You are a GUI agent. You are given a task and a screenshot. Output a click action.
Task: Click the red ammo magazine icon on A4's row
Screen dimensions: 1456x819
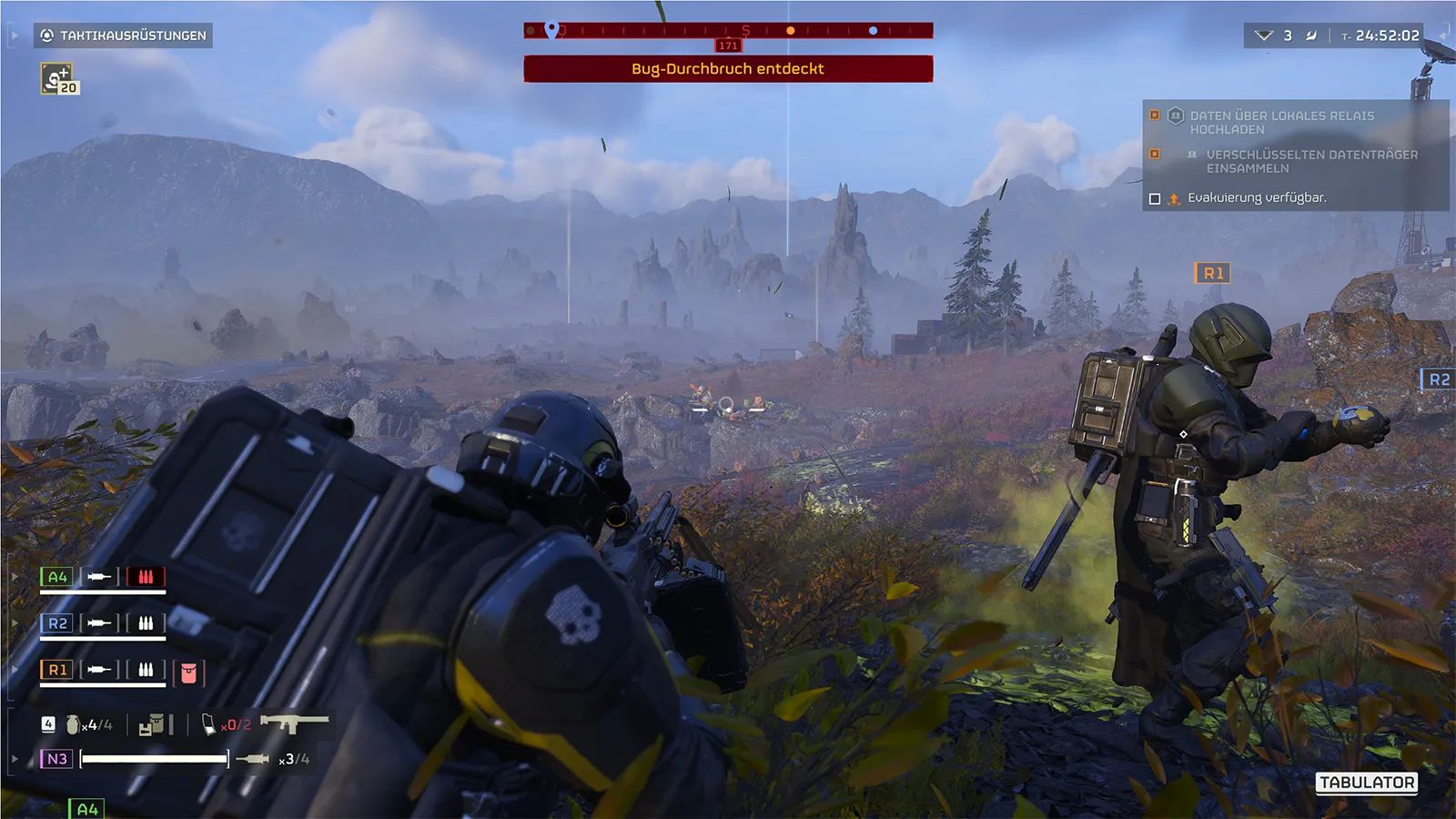click(146, 576)
